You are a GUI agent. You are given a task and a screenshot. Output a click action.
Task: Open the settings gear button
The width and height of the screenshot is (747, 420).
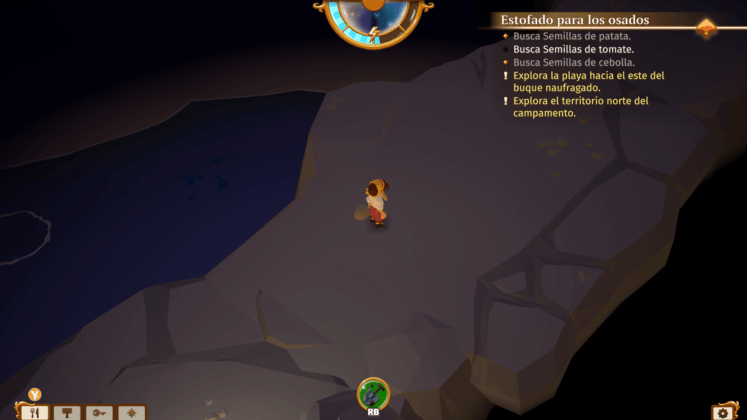coord(725,412)
